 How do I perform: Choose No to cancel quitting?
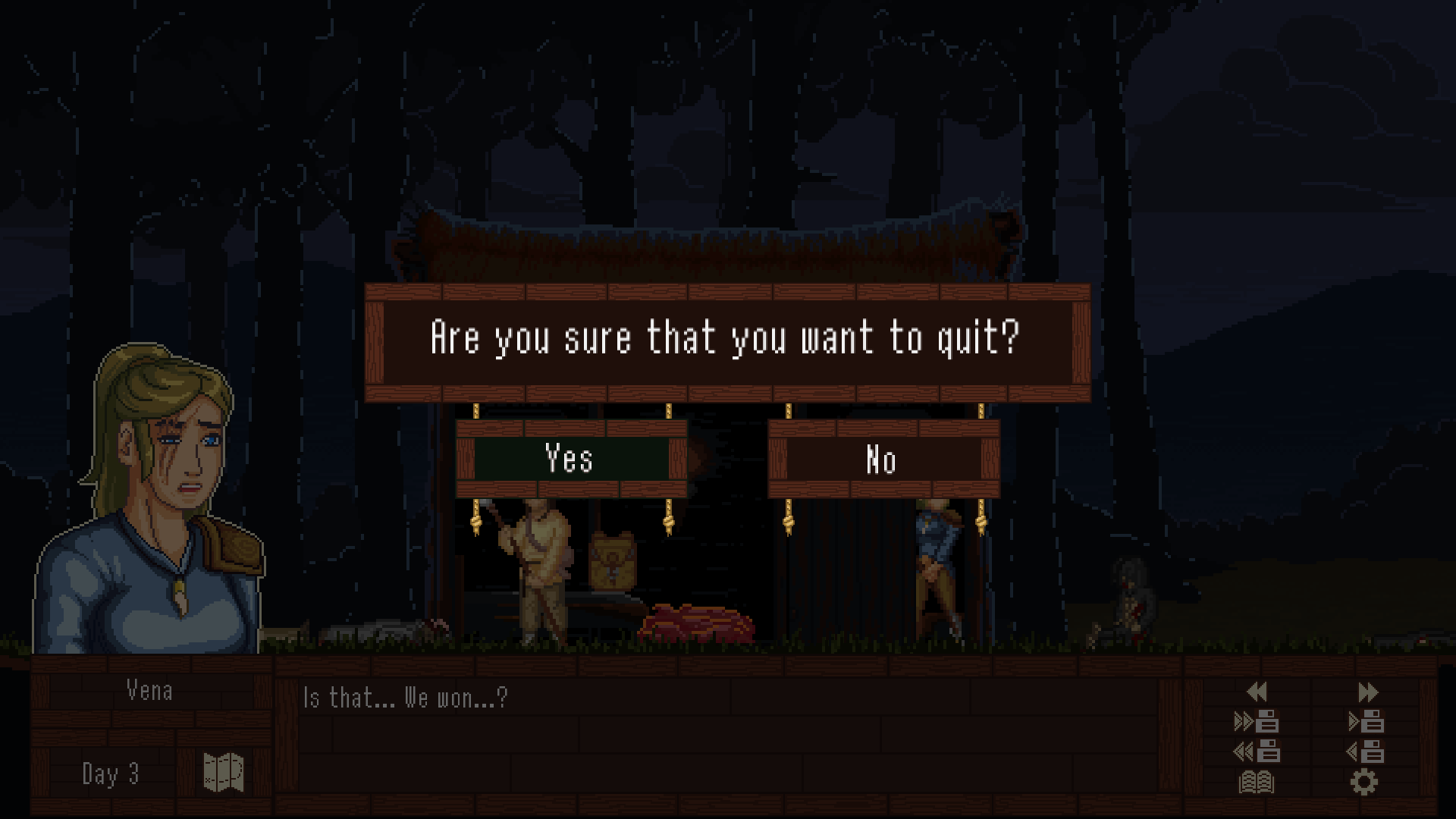coord(883,460)
